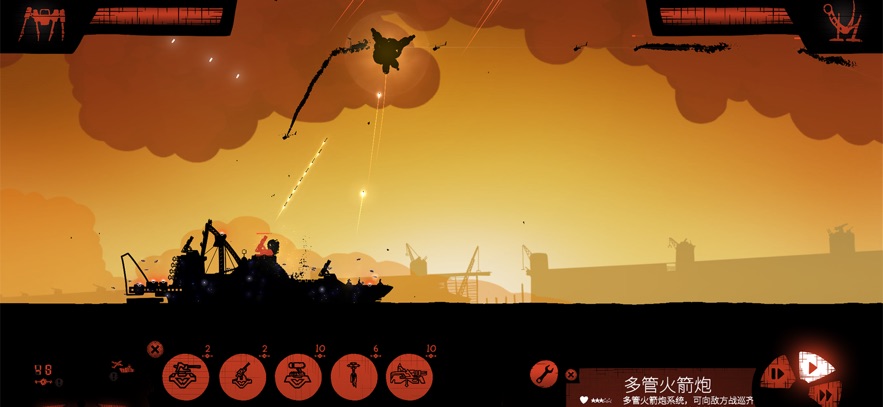Image resolution: width=883 pixels, height=407 pixels.
Task: Set game speed to normal play
Action: (x=814, y=367)
